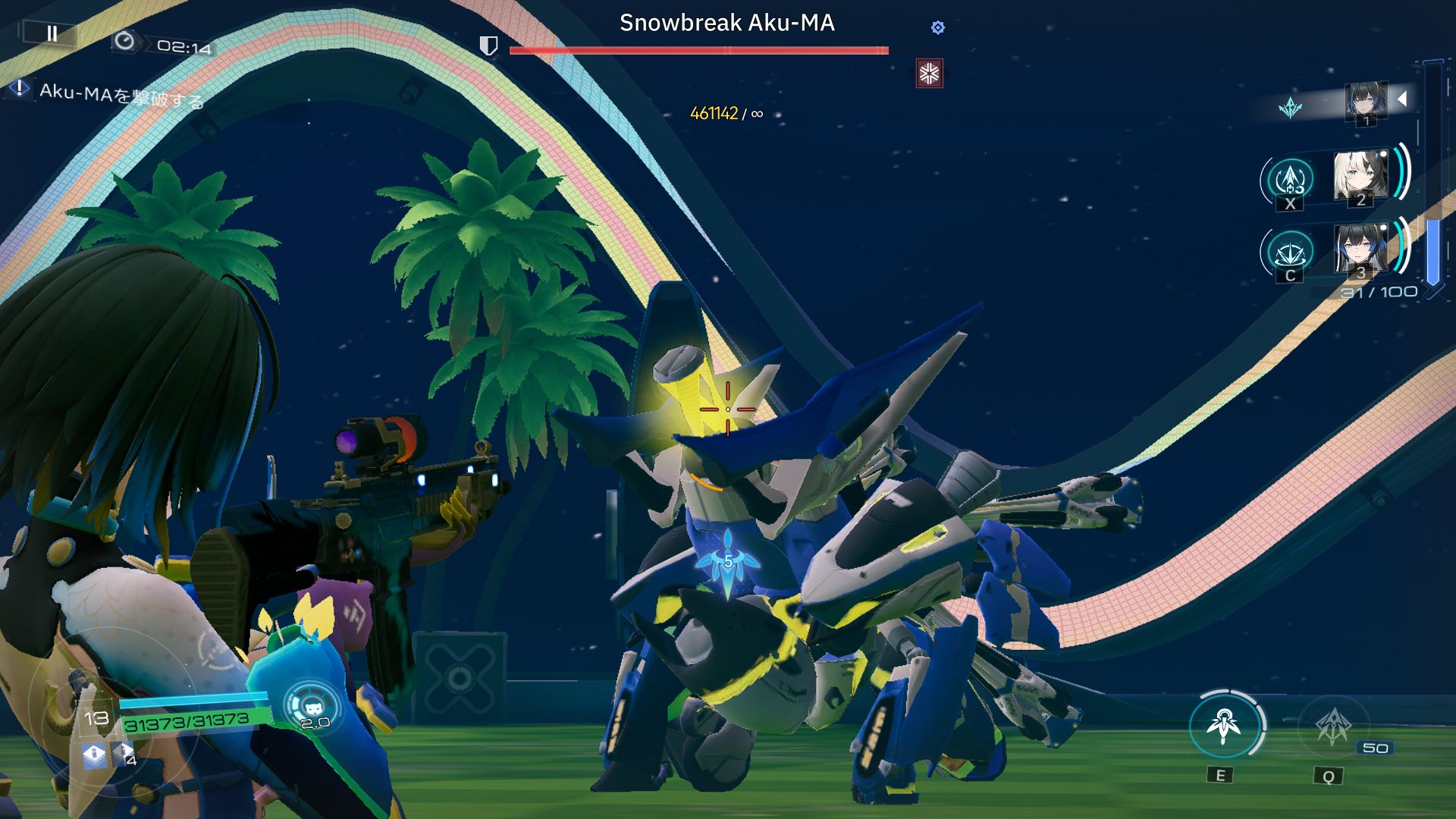Inspect the stacked buff icon showing 4
1456x819 pixels.
click(124, 754)
